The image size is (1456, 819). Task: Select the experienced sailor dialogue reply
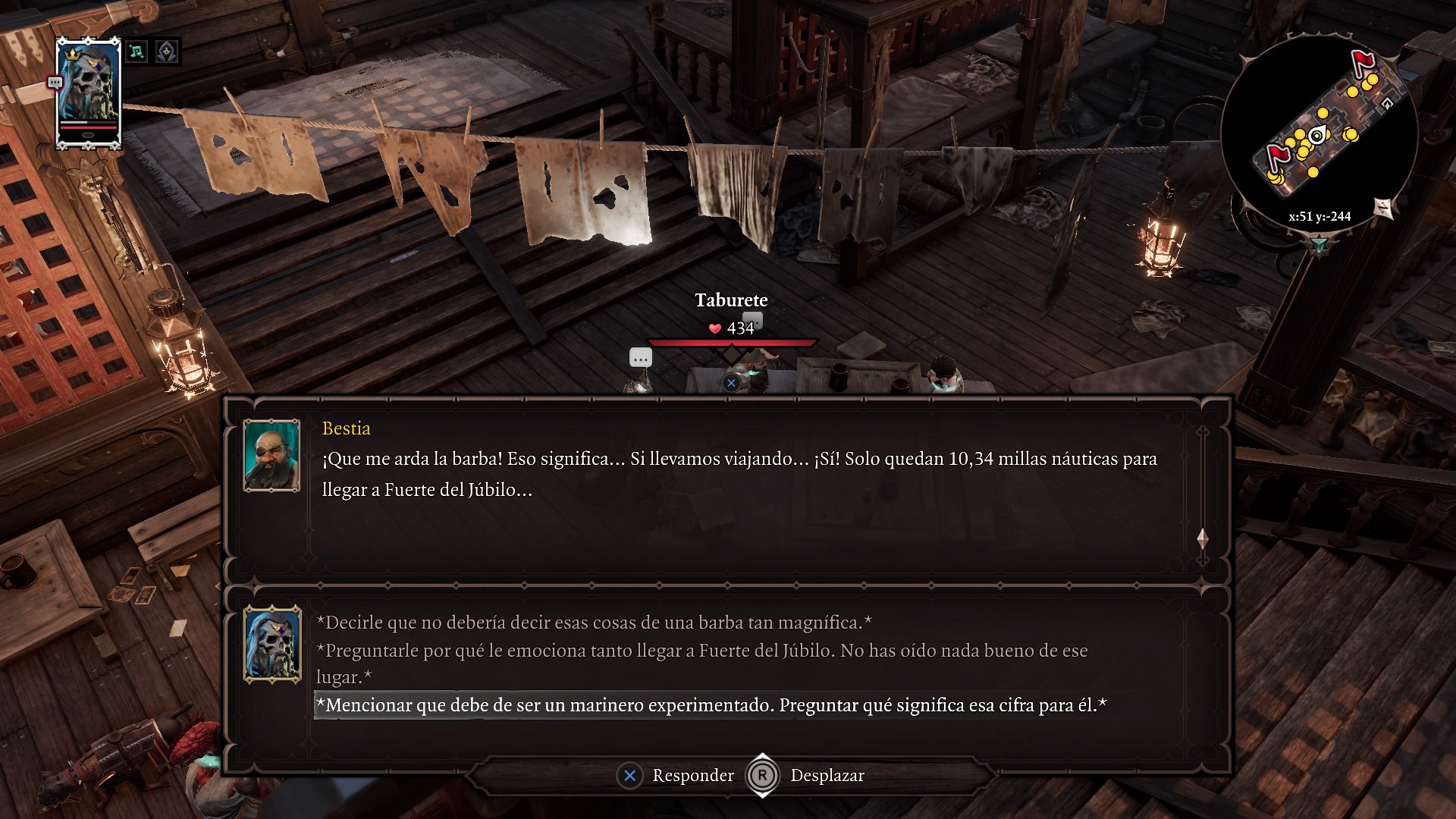(x=711, y=705)
